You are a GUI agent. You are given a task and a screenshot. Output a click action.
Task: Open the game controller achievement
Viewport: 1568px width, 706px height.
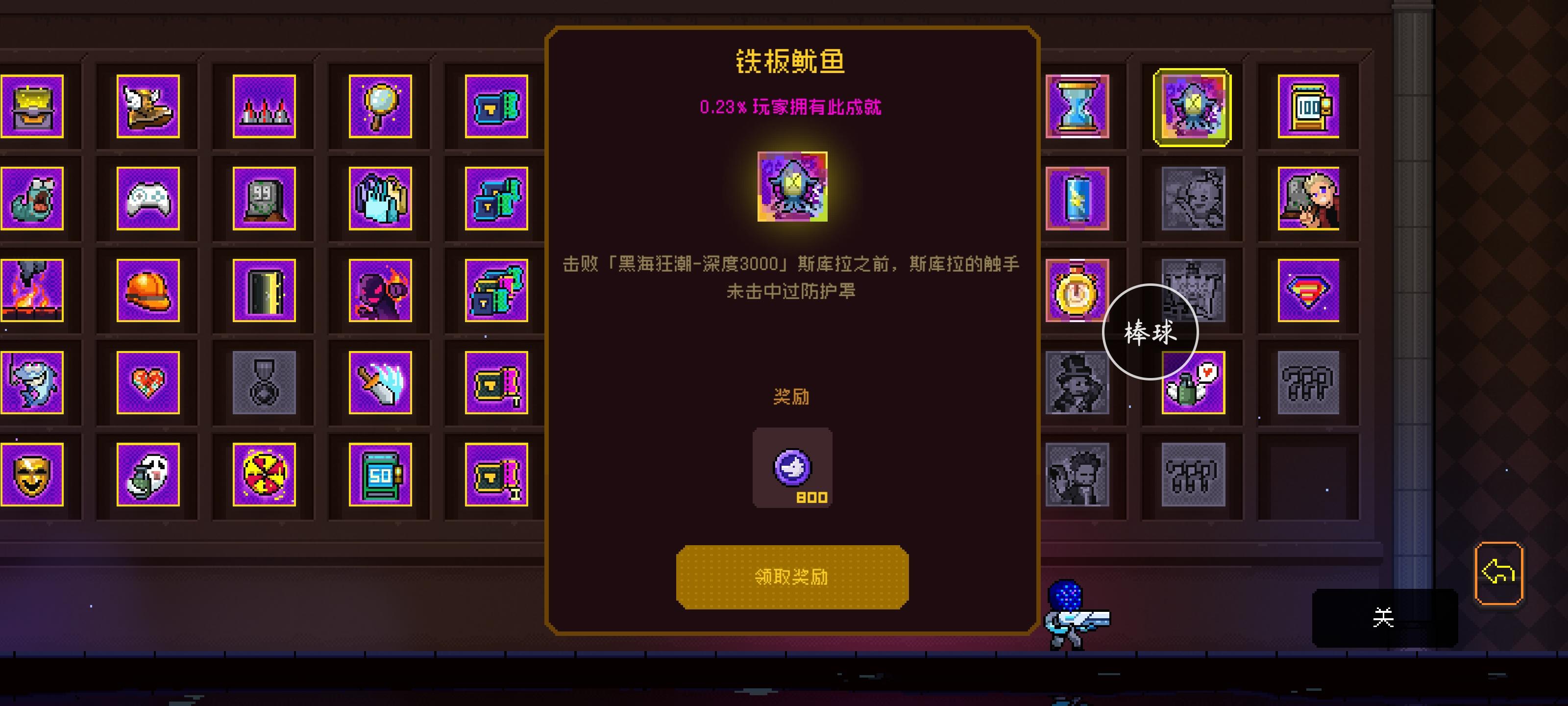tap(148, 199)
